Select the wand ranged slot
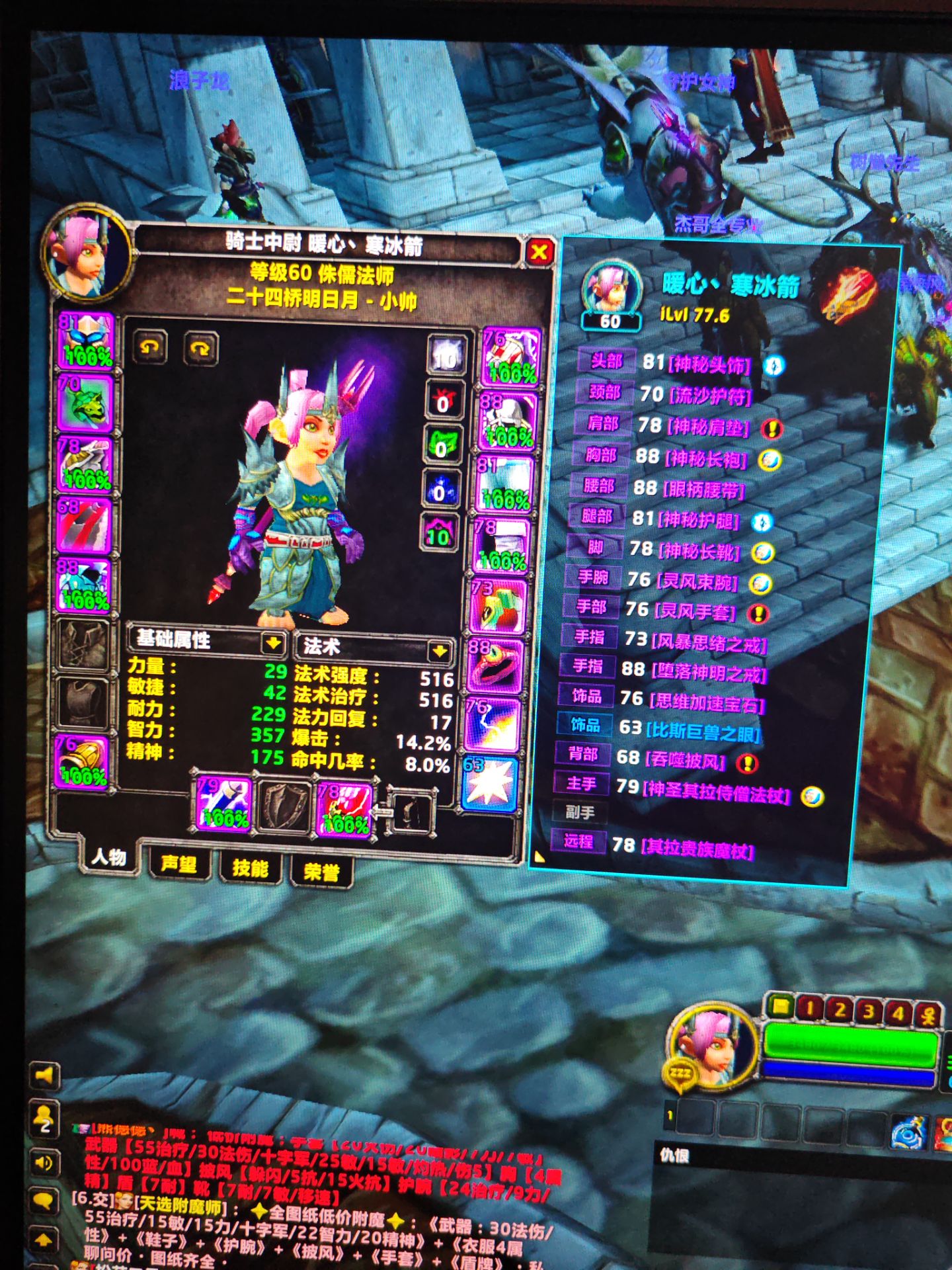952x1270 pixels. [344, 810]
